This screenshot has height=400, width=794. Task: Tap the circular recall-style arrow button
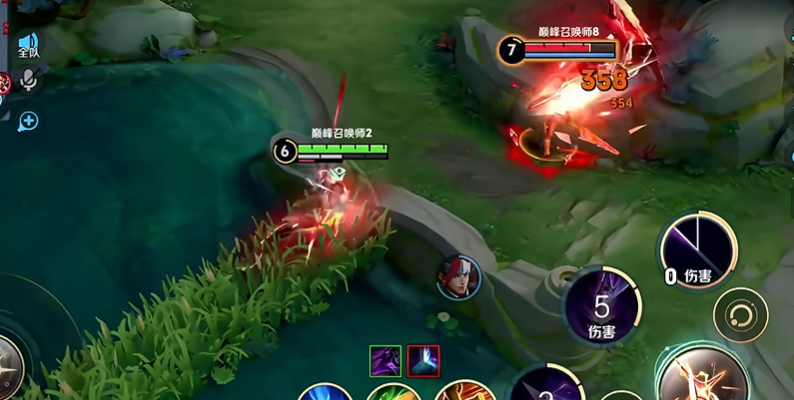click(x=740, y=315)
